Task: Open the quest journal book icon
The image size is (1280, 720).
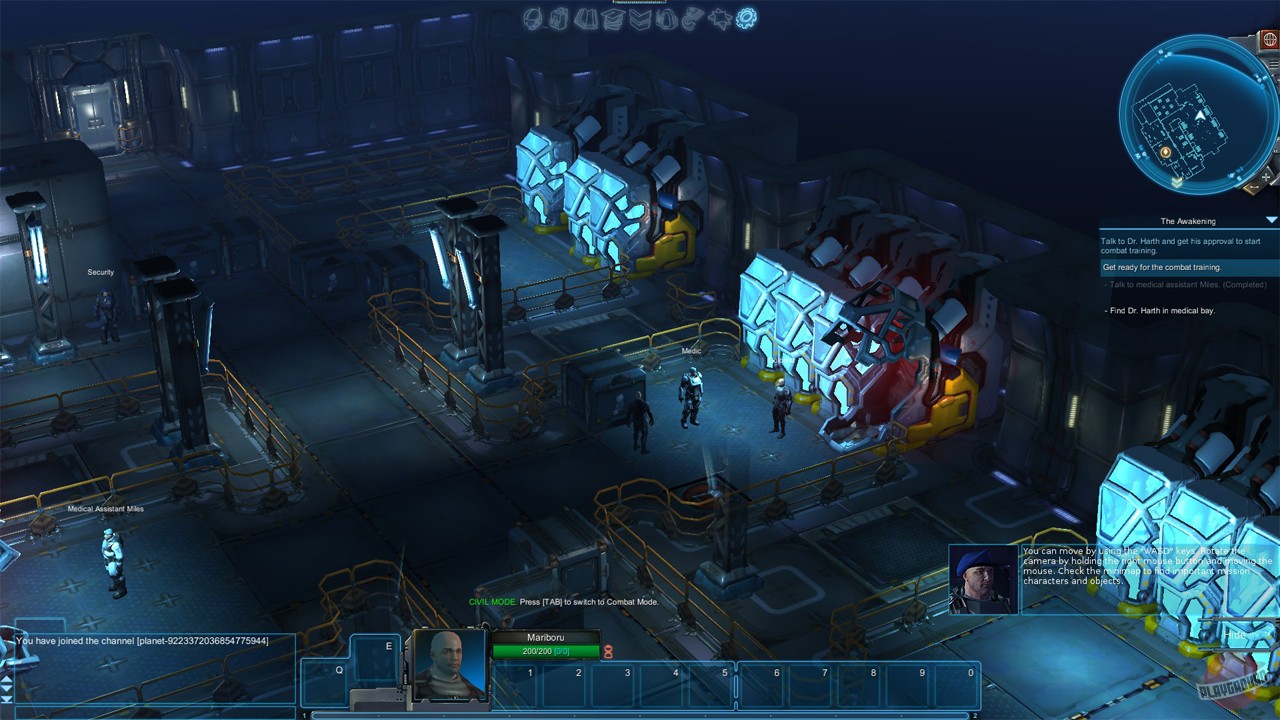Action: pyautogui.click(x=583, y=17)
